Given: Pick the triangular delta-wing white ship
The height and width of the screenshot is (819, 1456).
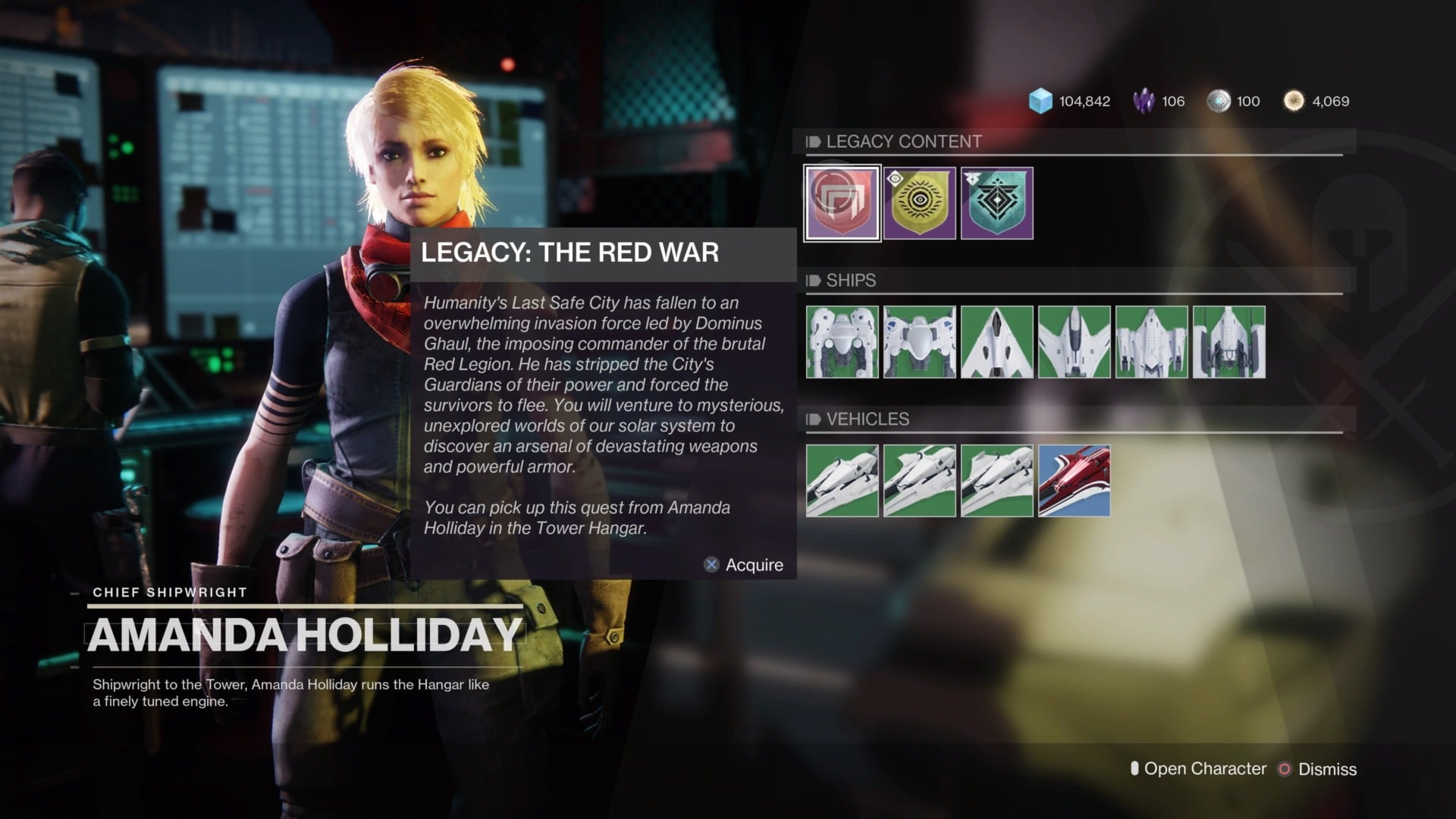Looking at the screenshot, I should point(997,342).
